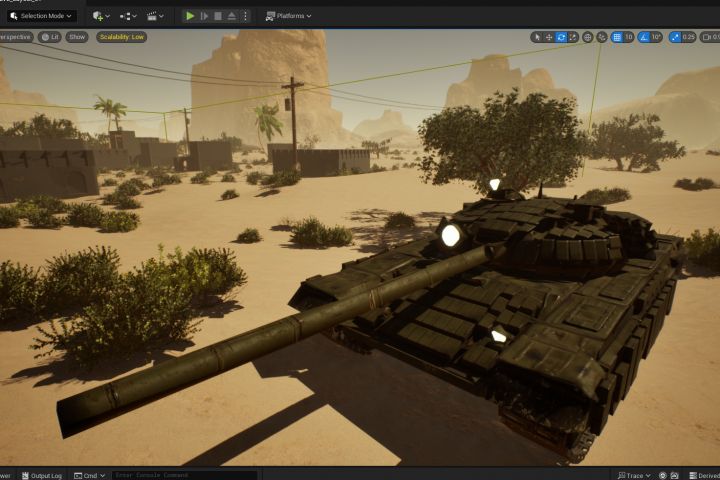This screenshot has width=720, height=480.
Task: Open the Lit view mode menu
Action: (x=50, y=37)
